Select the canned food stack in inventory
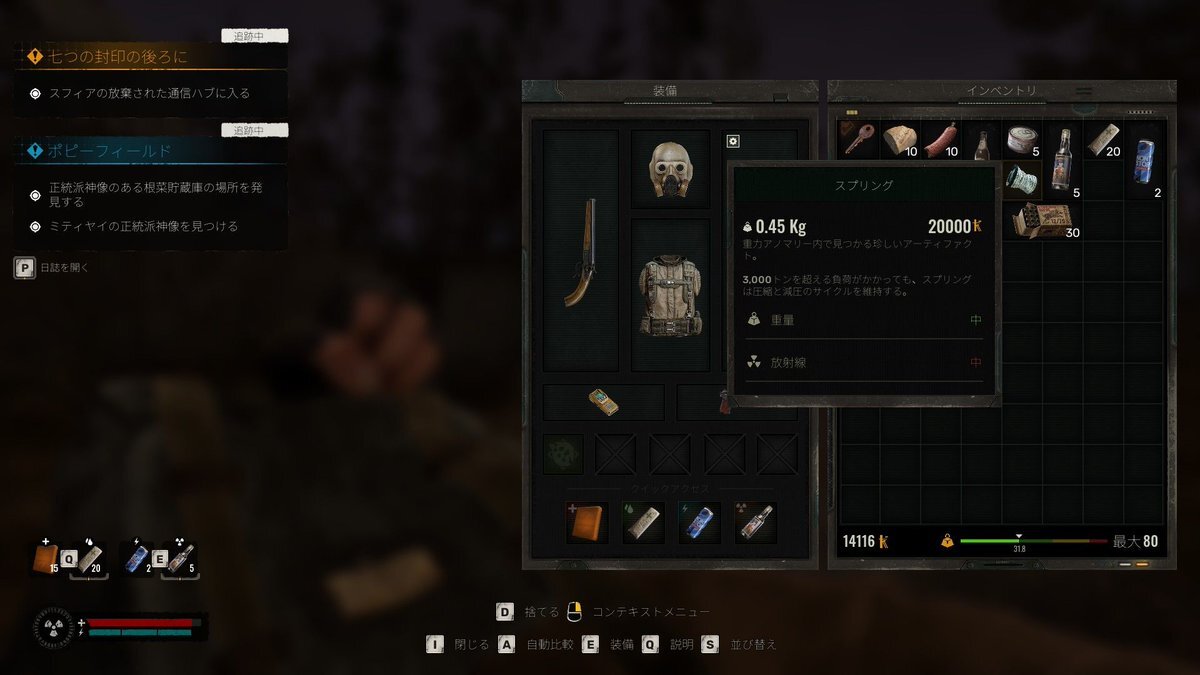This screenshot has width=1200, height=675. 1022,140
